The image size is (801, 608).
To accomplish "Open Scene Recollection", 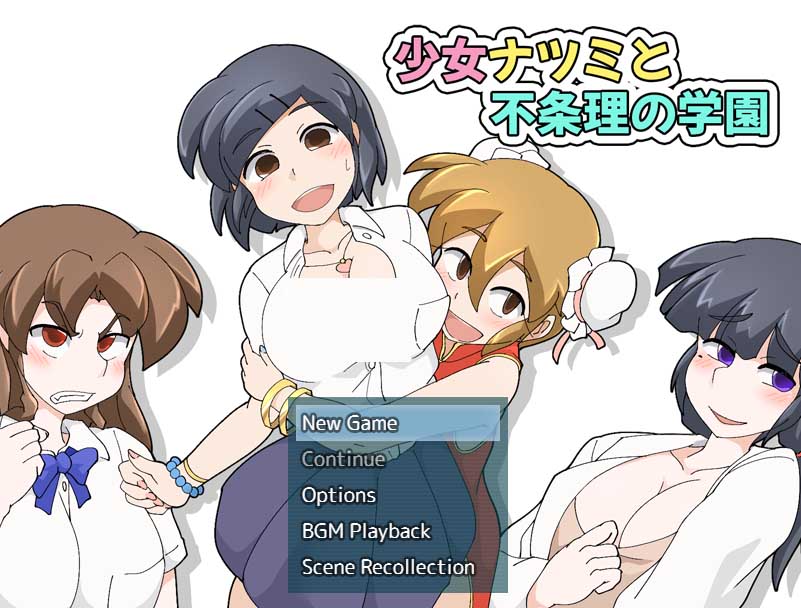I will click(388, 567).
